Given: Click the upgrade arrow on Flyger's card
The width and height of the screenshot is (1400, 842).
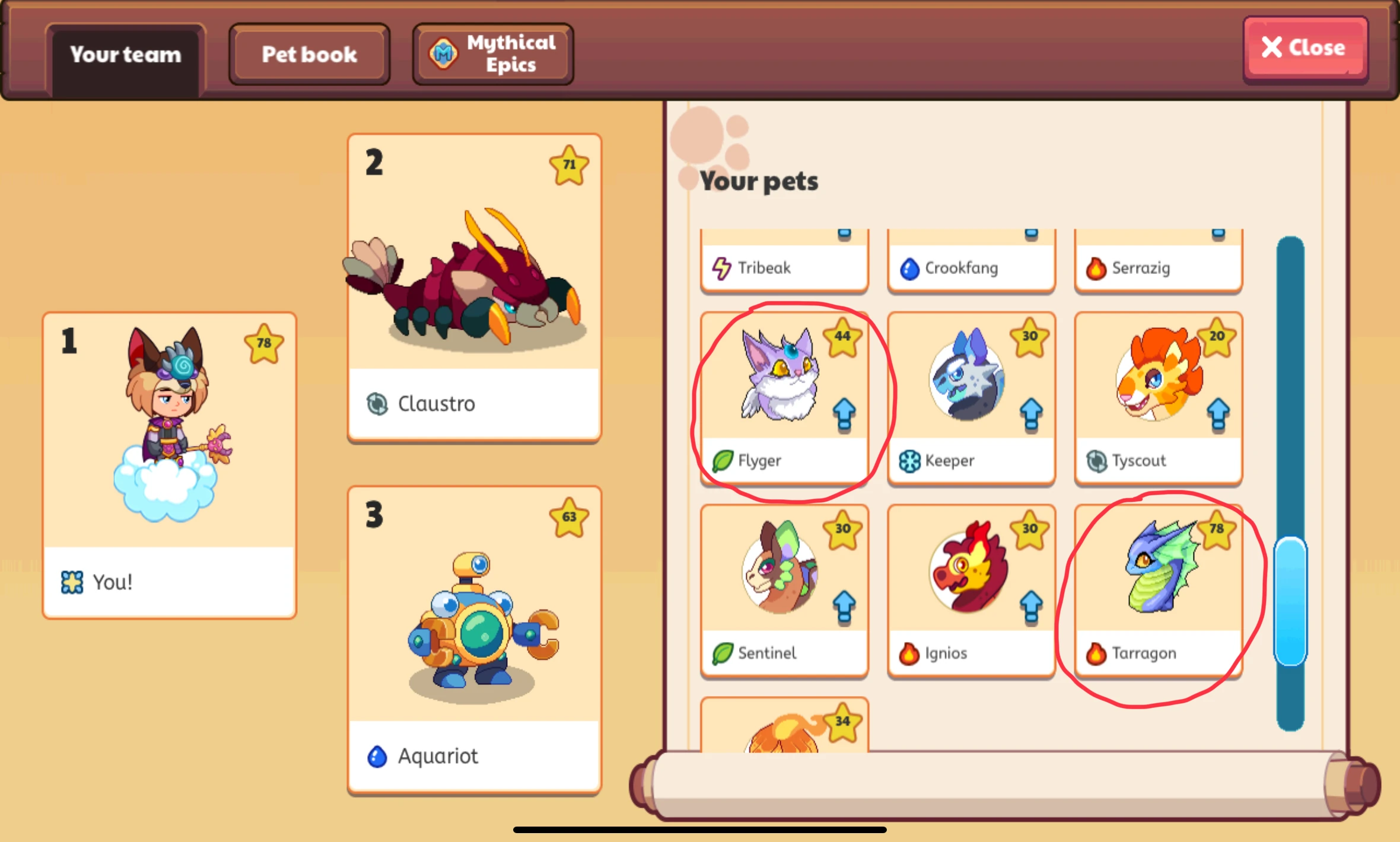Looking at the screenshot, I should (x=844, y=414).
